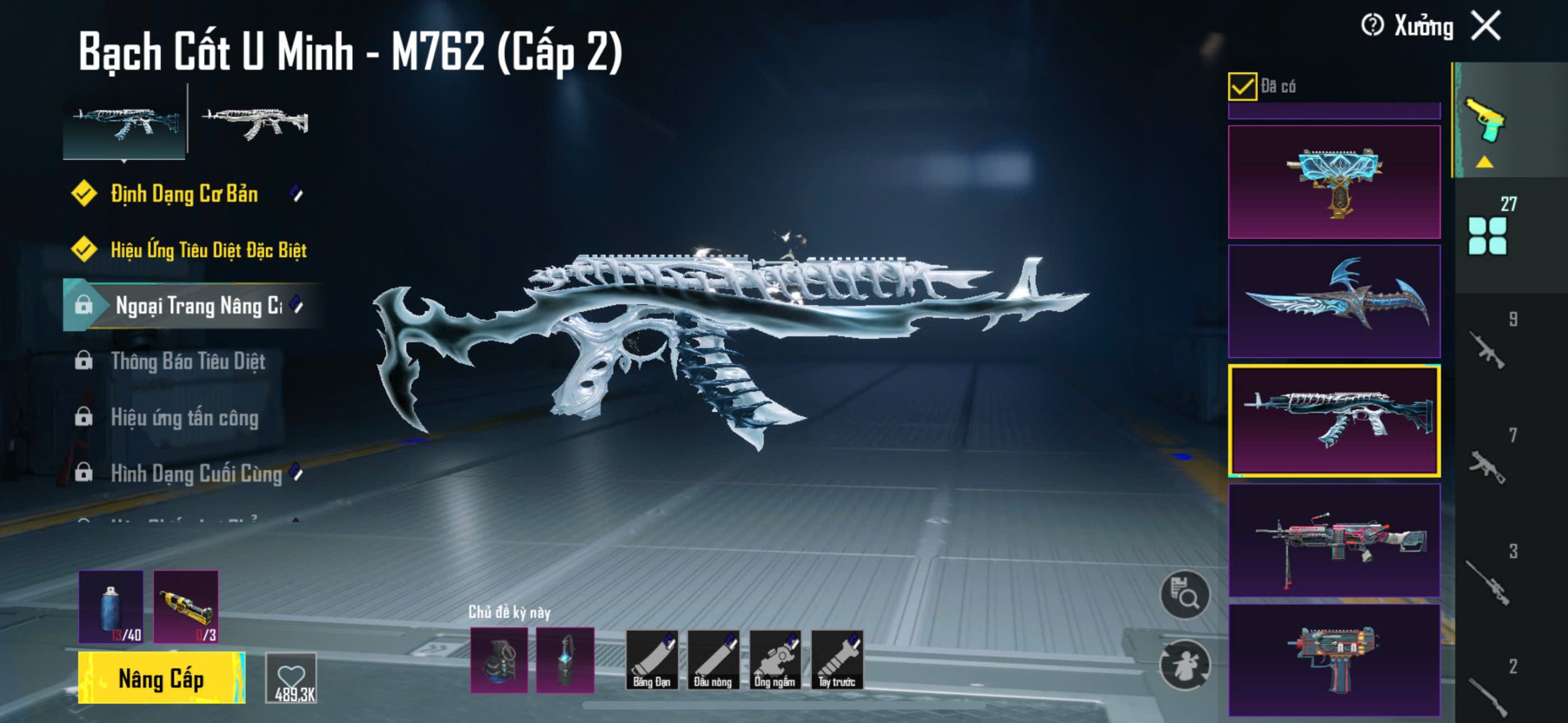Select the glowing blue pistol skin card

[x=1334, y=182]
